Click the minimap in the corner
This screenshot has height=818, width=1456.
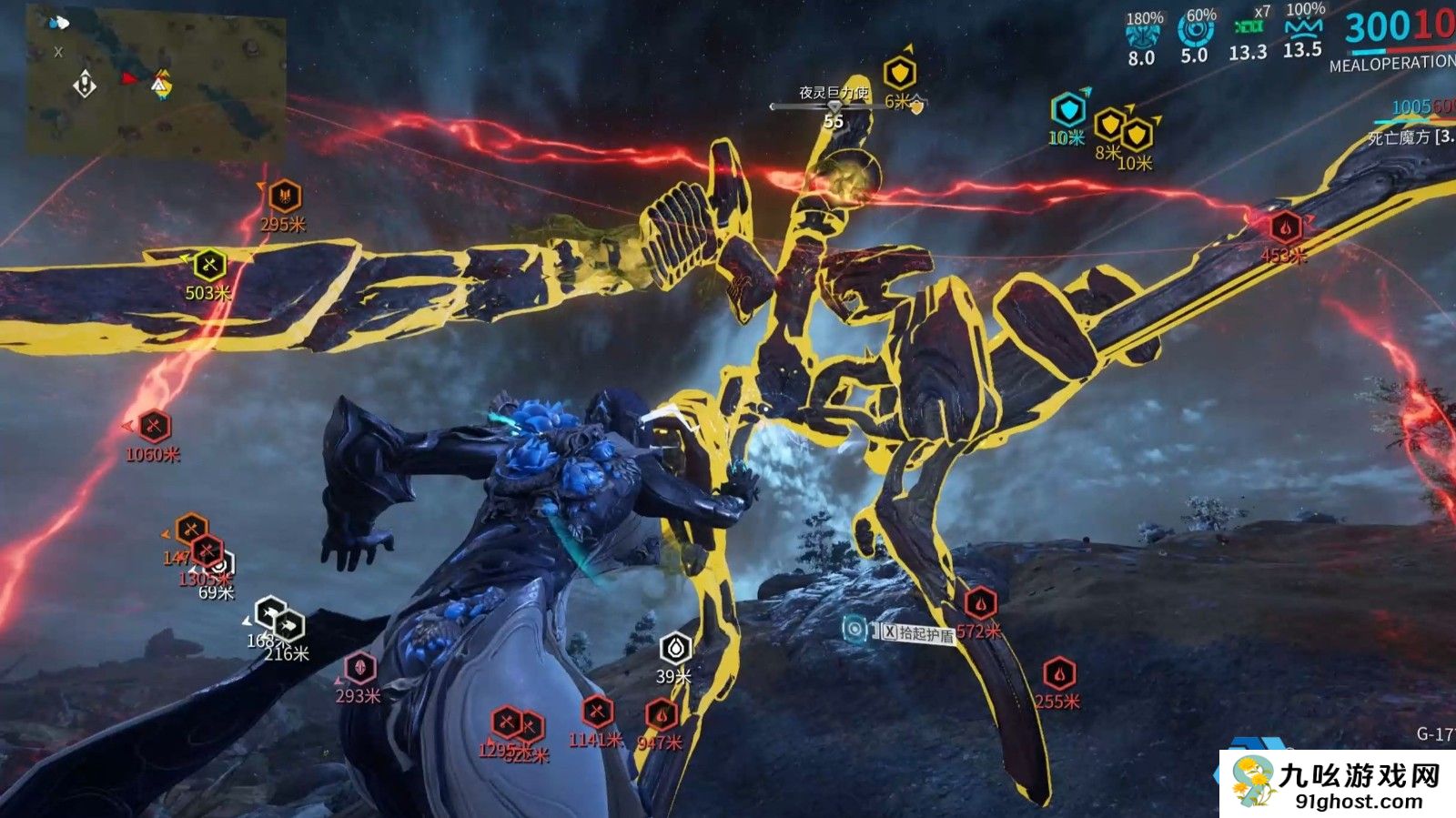155,84
